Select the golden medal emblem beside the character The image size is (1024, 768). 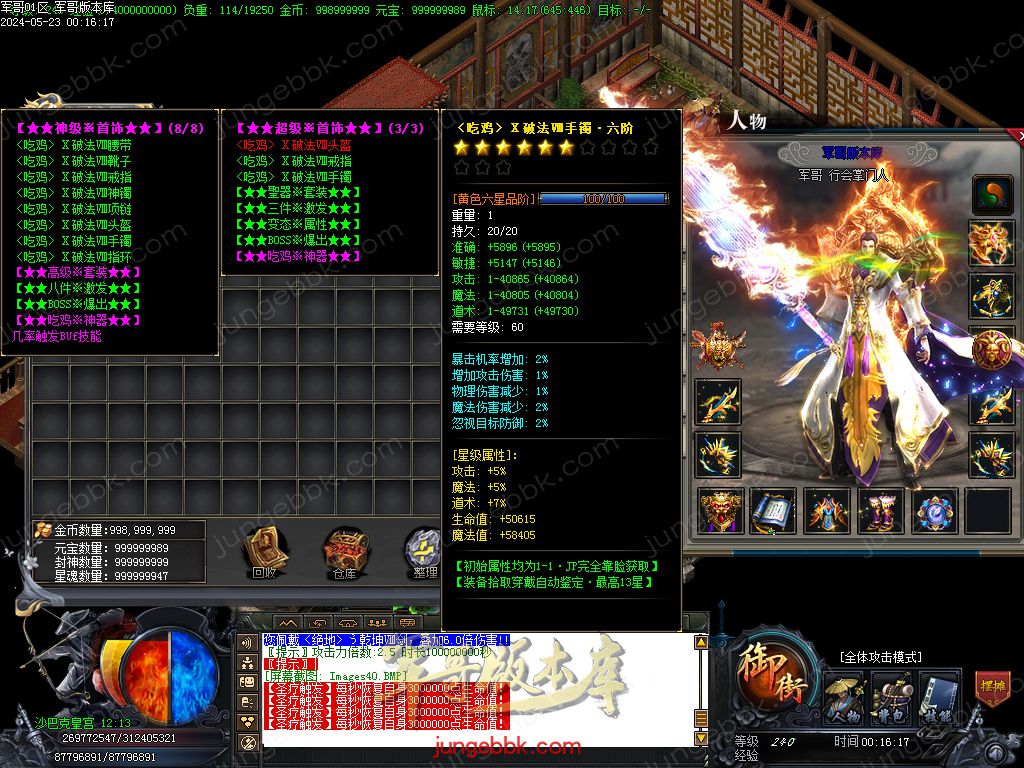(717, 345)
